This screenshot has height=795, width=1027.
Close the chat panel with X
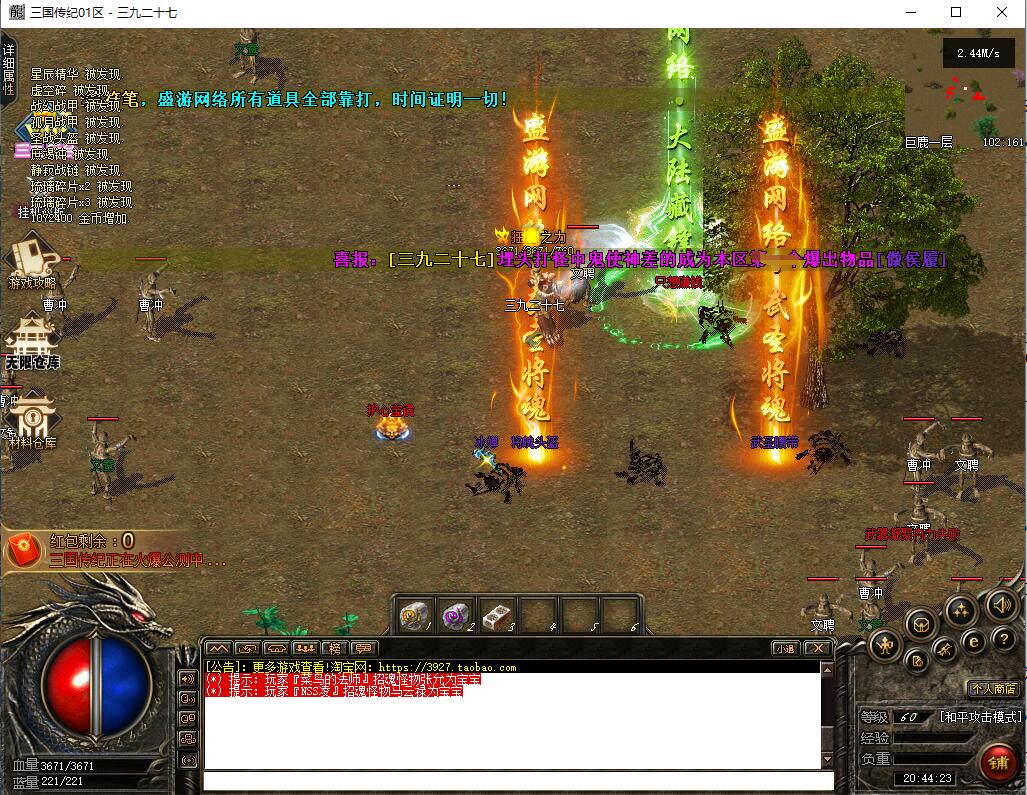click(818, 648)
